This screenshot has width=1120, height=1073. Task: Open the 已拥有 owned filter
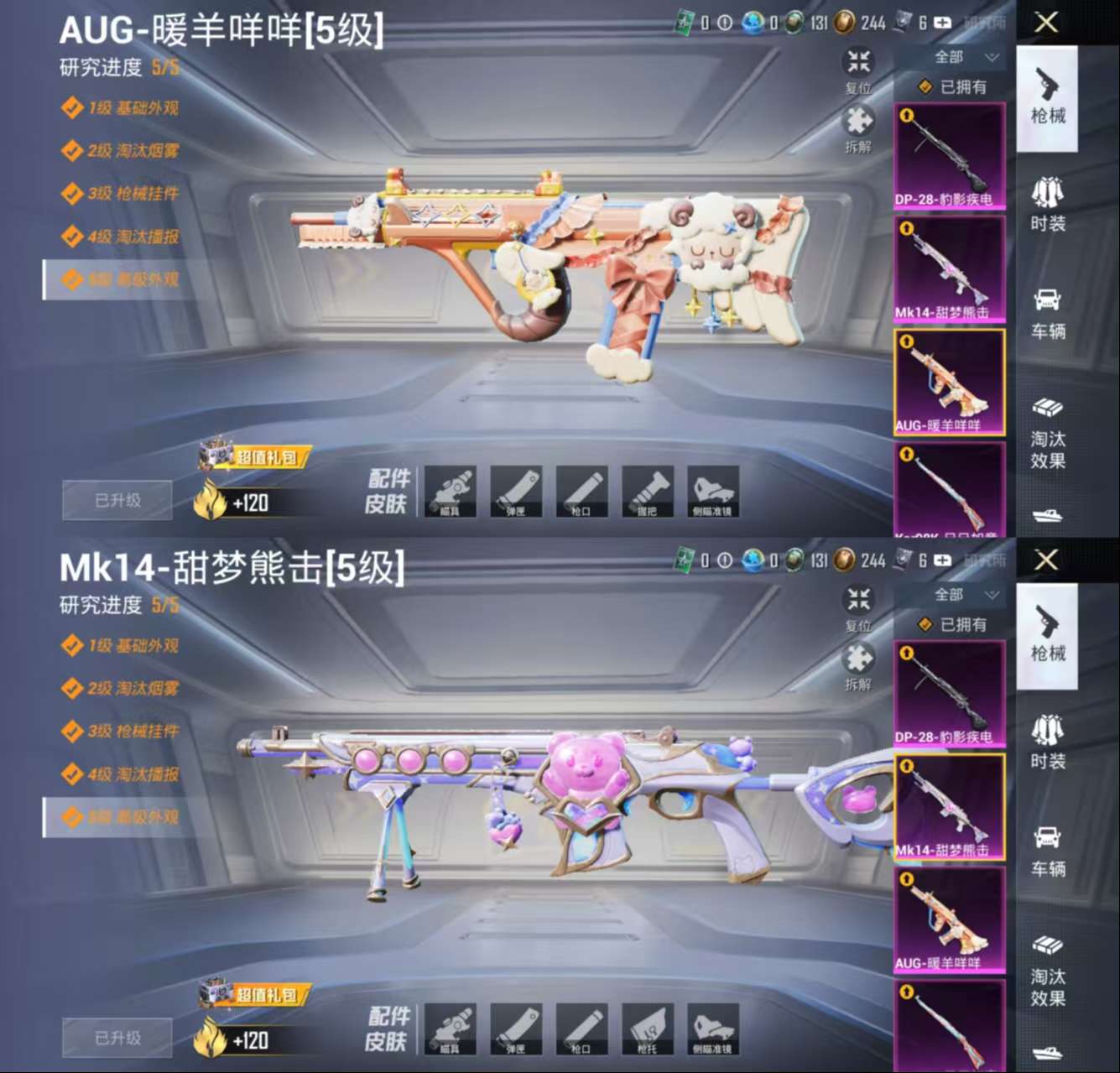click(954, 86)
